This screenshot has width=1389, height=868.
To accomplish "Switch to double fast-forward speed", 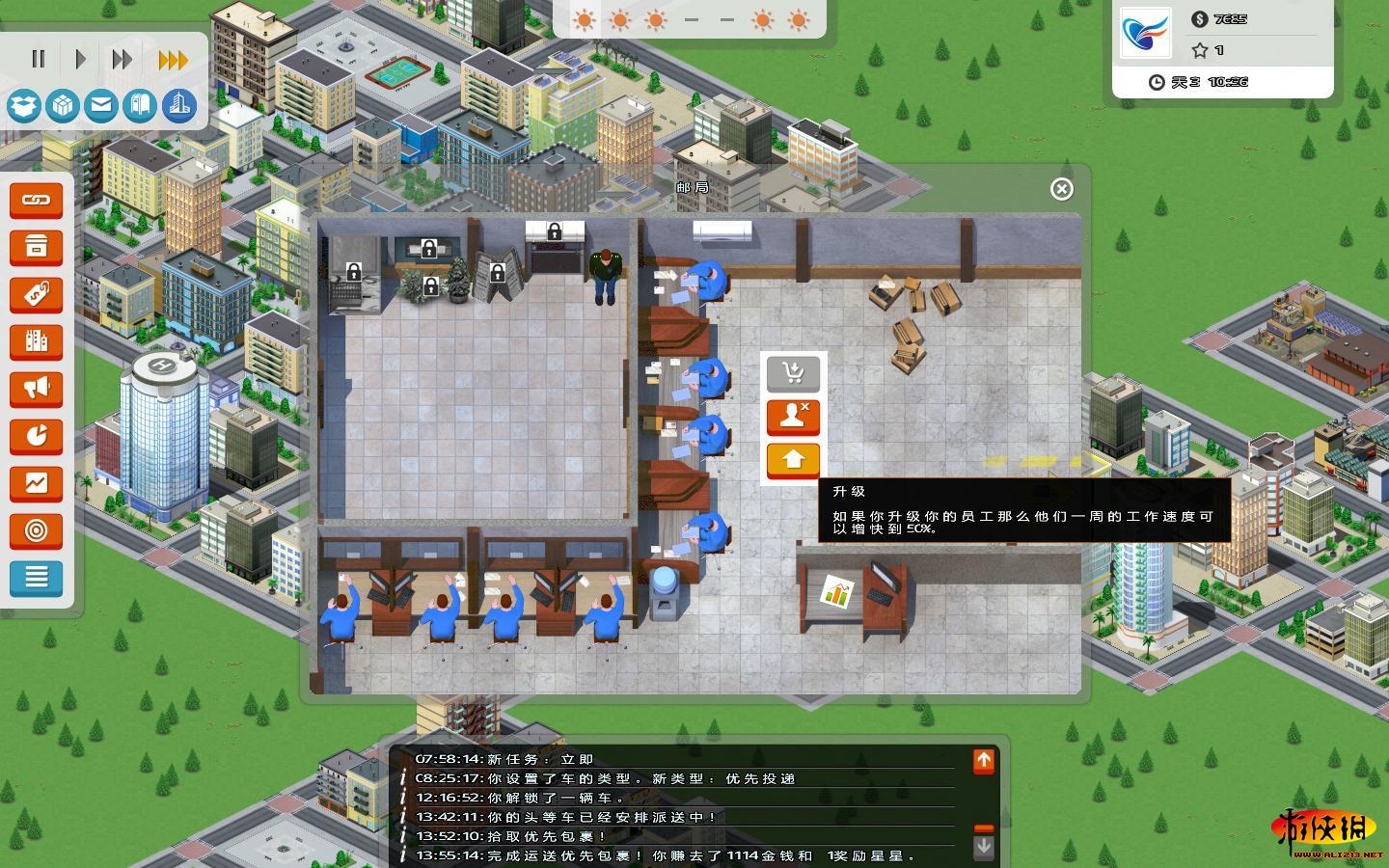I will (122, 60).
